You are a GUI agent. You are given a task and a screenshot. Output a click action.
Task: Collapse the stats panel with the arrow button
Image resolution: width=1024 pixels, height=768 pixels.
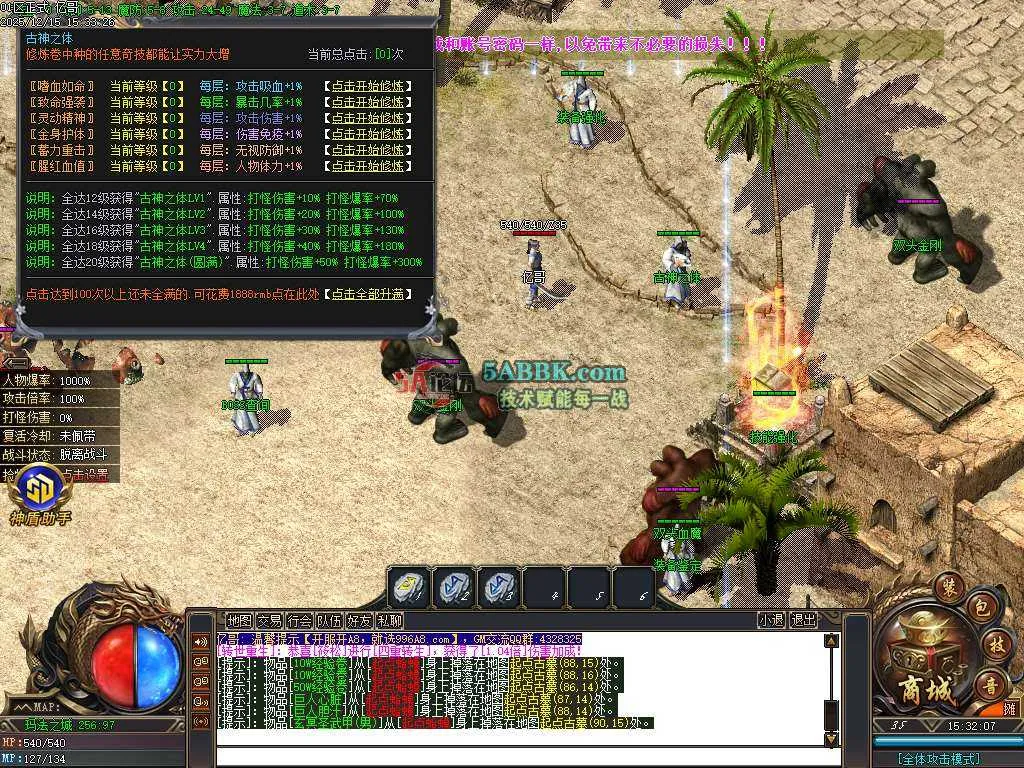(14, 362)
